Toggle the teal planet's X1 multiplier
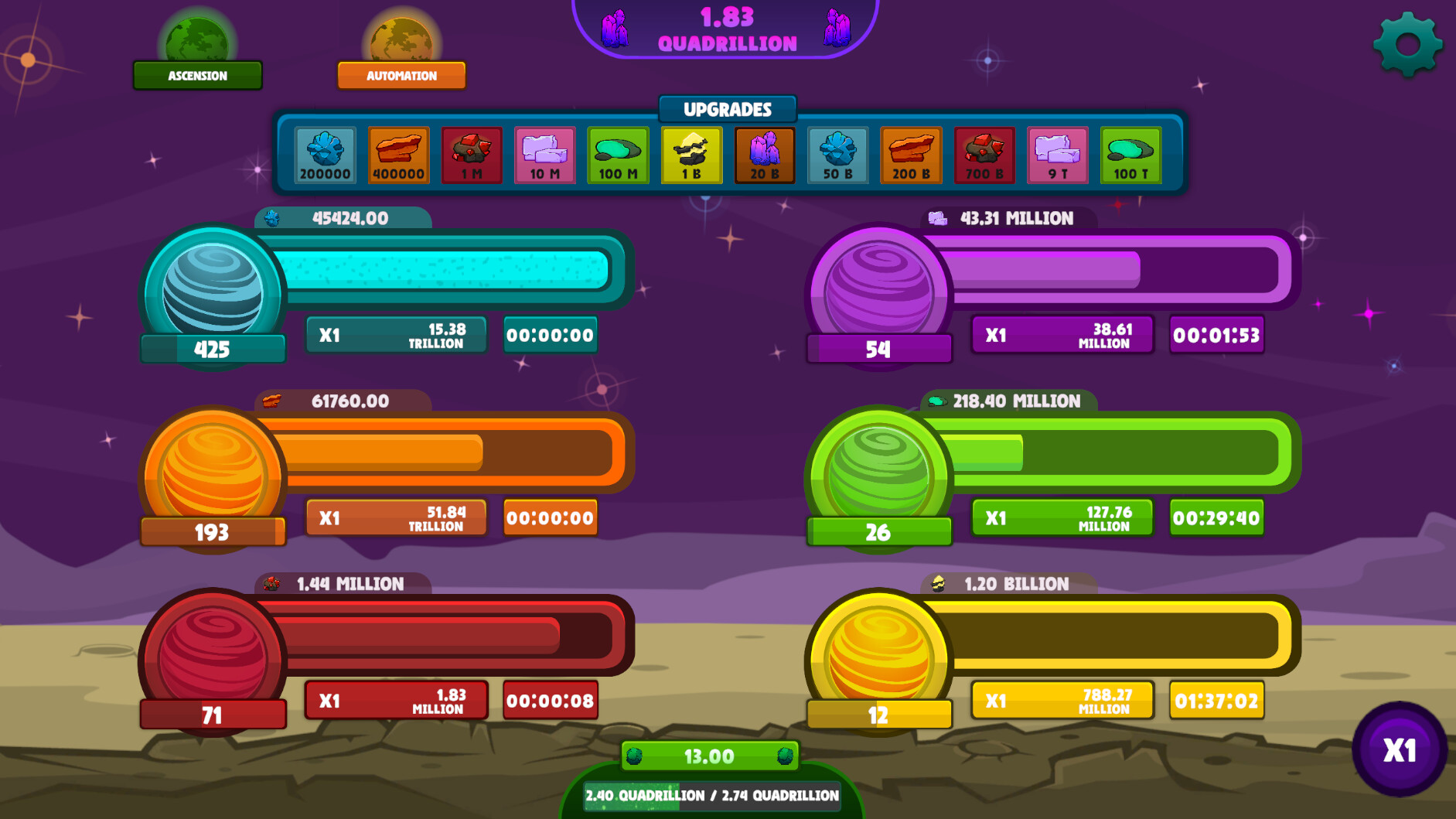 395,335
